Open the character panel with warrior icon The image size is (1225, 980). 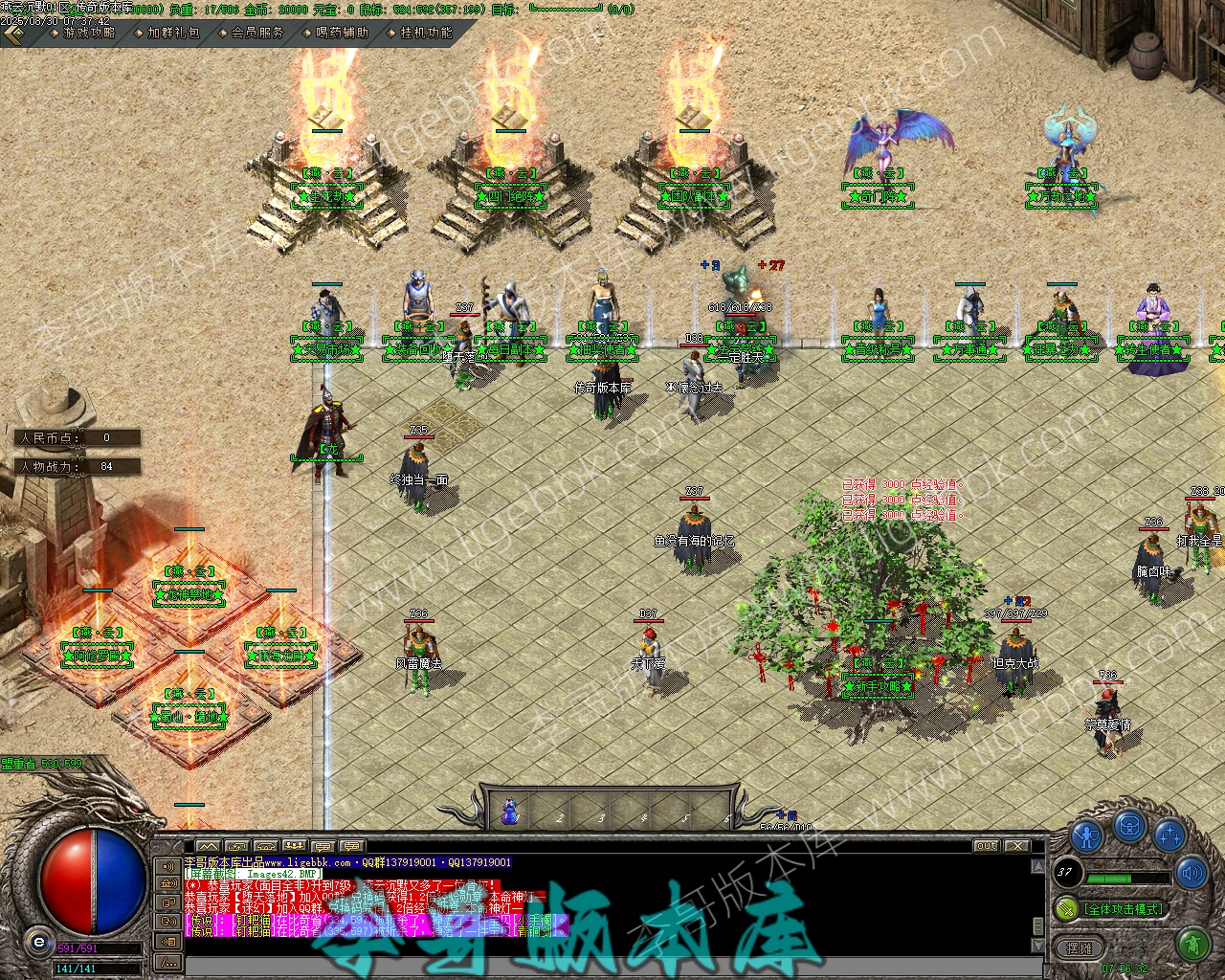pos(1087,835)
